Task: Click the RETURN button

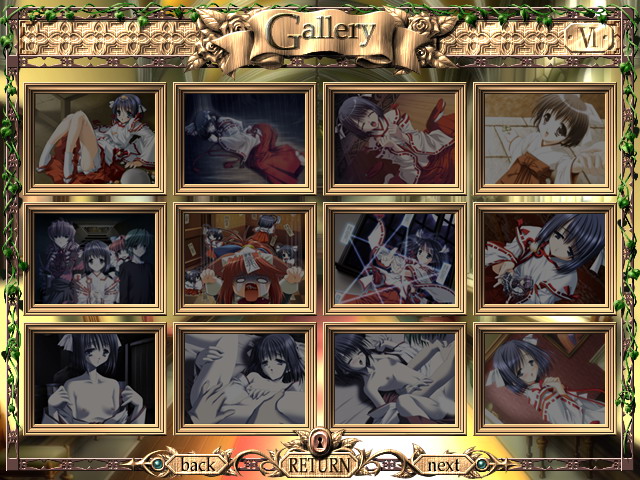Action: coord(320,464)
